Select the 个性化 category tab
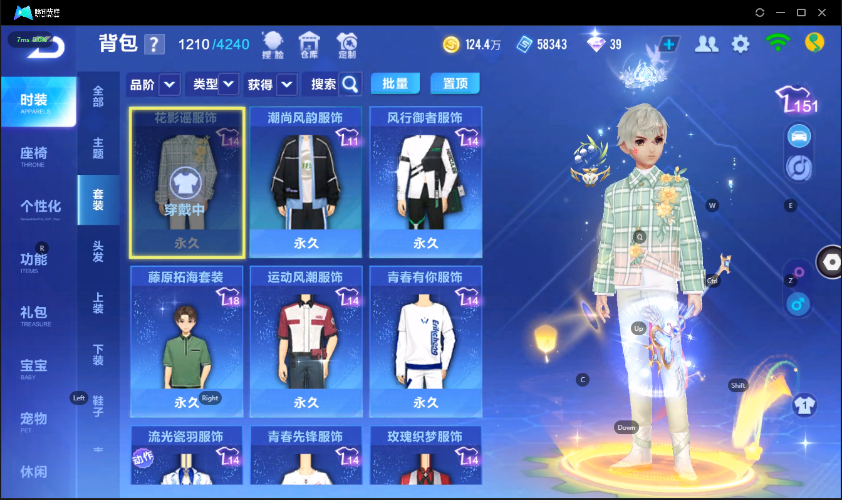The height and width of the screenshot is (500, 842). tap(40, 208)
